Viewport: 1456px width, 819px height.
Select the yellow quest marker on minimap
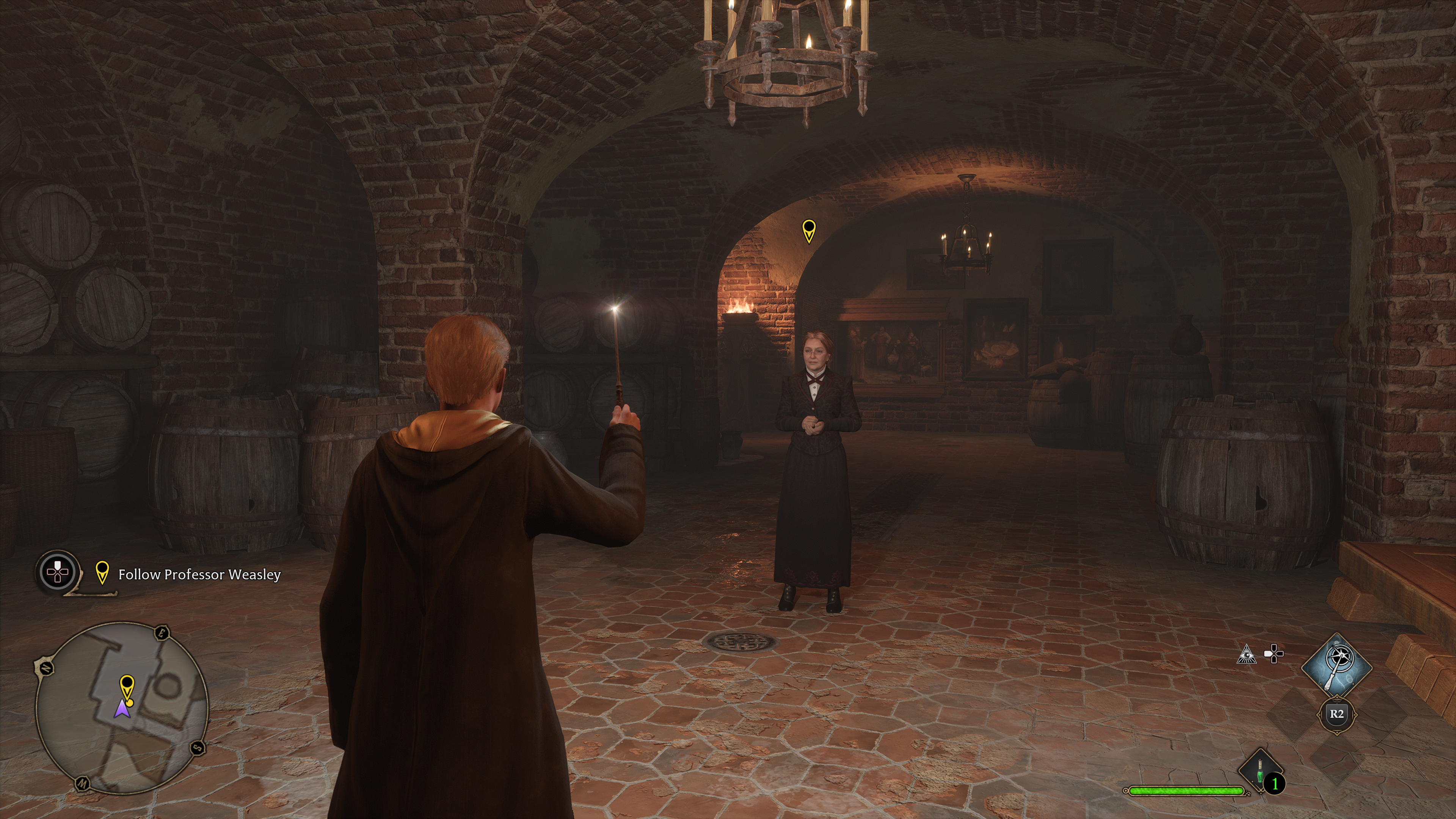(x=127, y=686)
